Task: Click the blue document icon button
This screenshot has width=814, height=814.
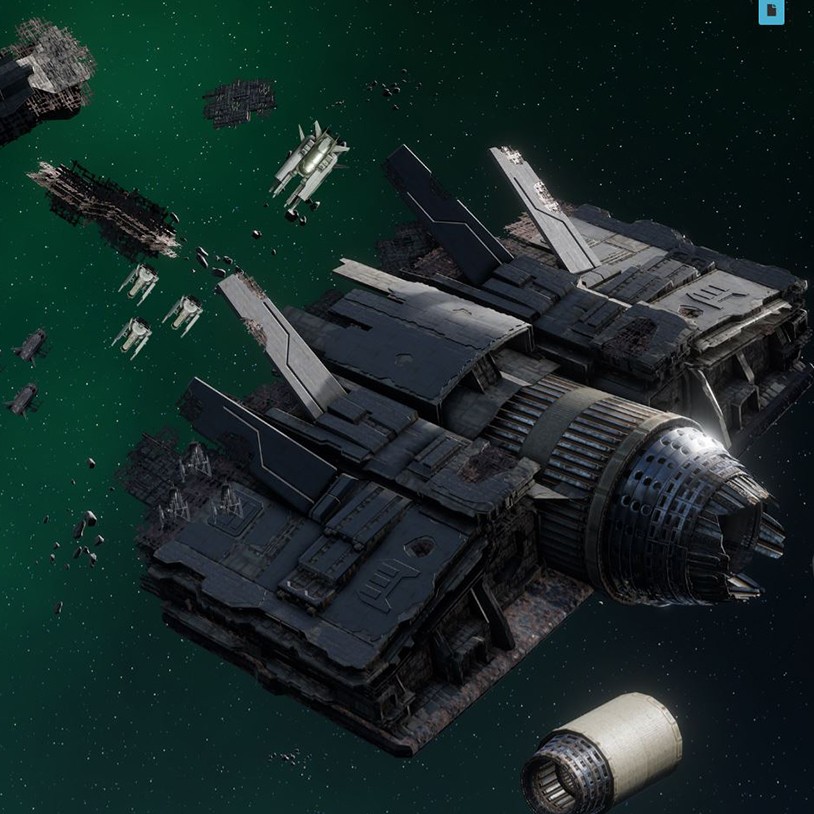Action: click(x=771, y=11)
